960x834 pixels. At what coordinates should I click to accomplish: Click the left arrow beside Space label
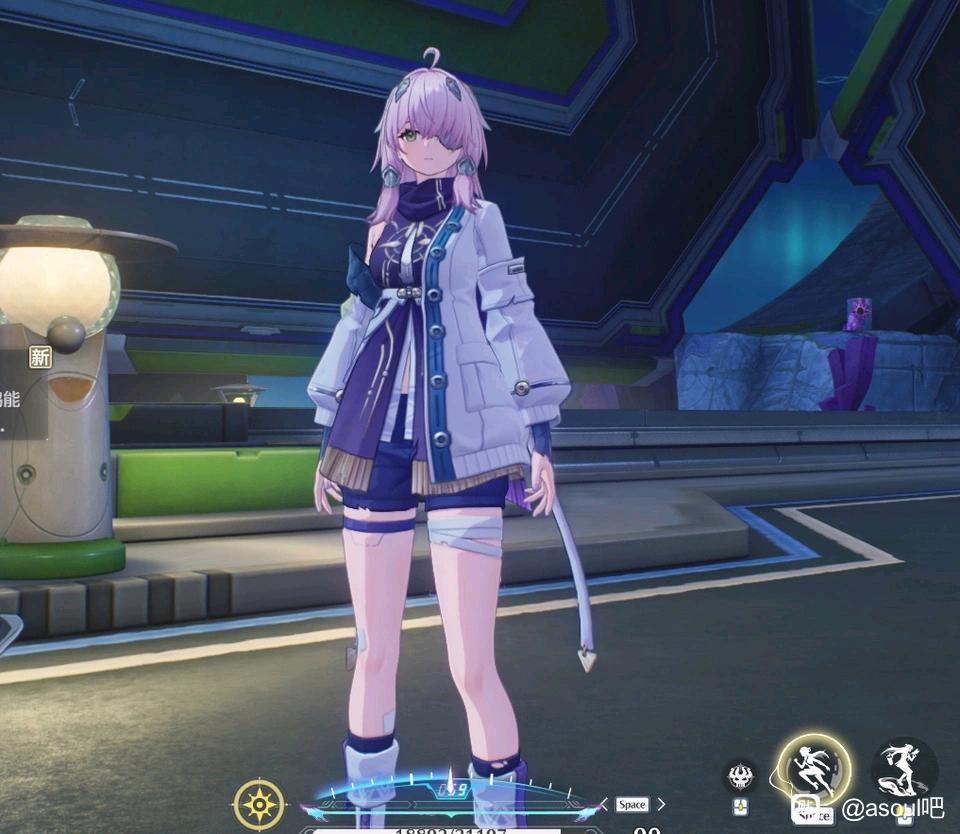click(x=604, y=804)
